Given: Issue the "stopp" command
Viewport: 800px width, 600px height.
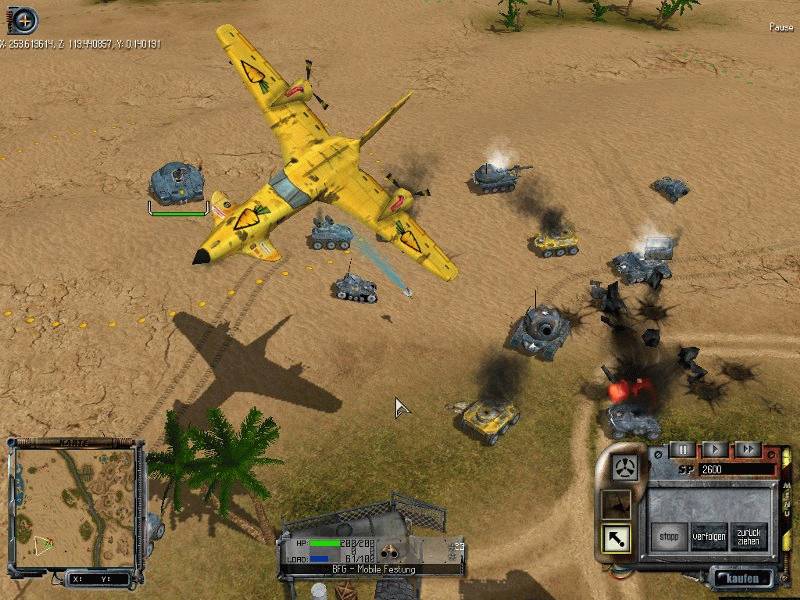Looking at the screenshot, I should 668,536.
